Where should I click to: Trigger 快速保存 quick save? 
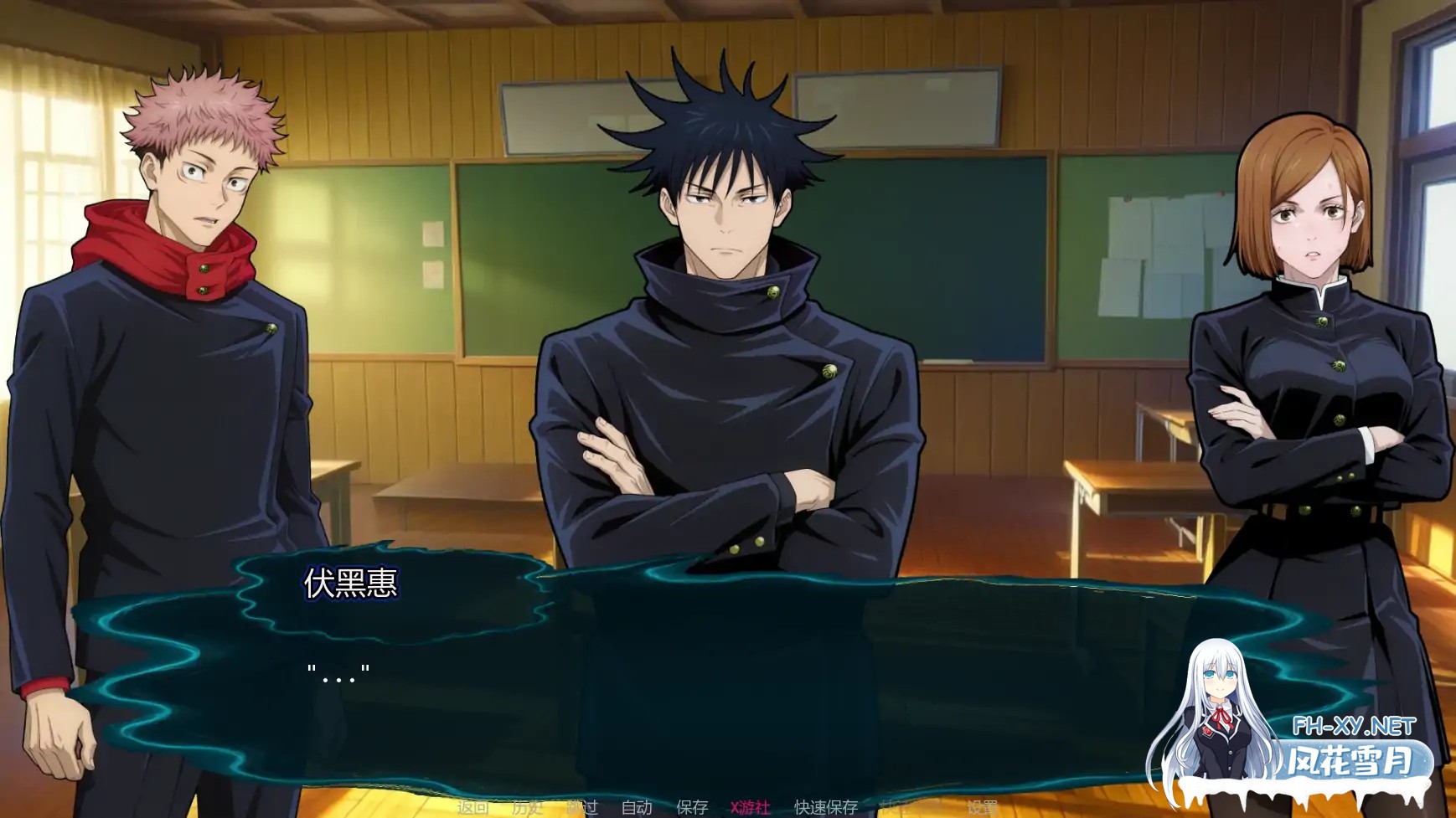tap(825, 808)
